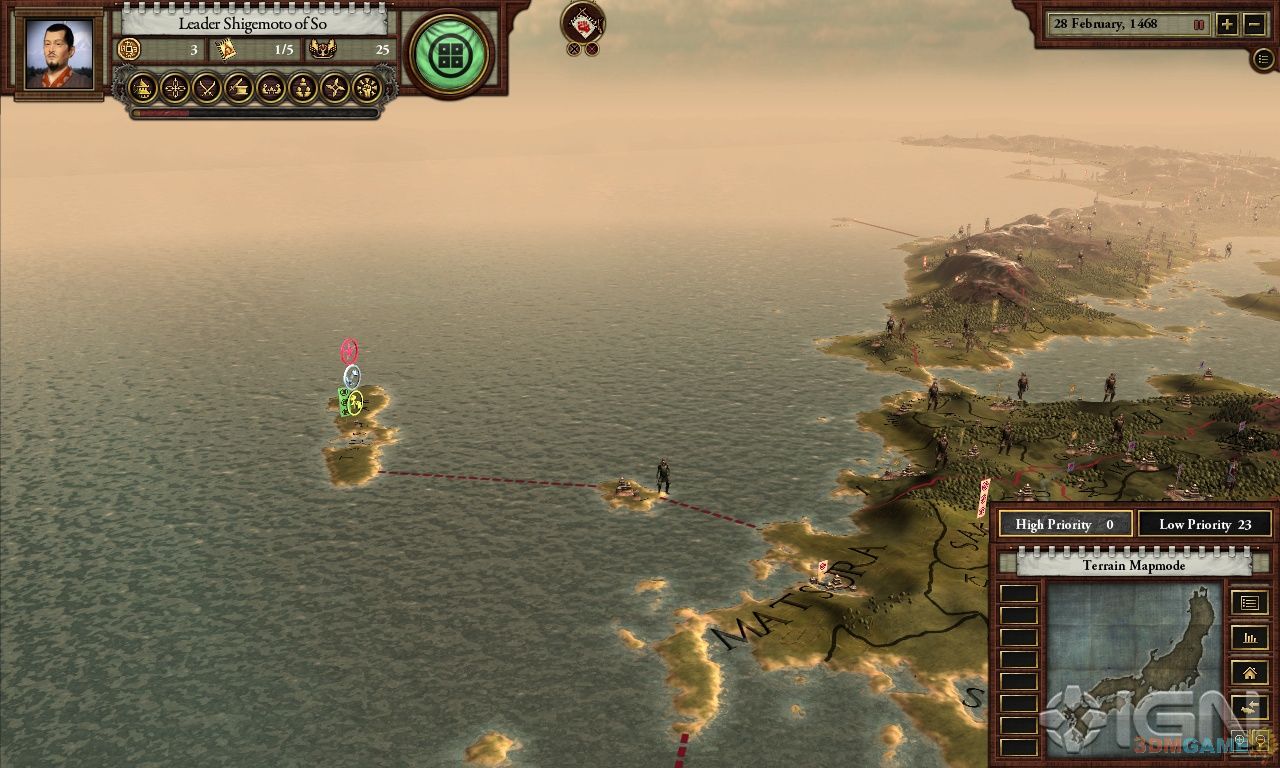
Task: Open the pagoda building panel icon
Action: pyautogui.click(x=144, y=88)
